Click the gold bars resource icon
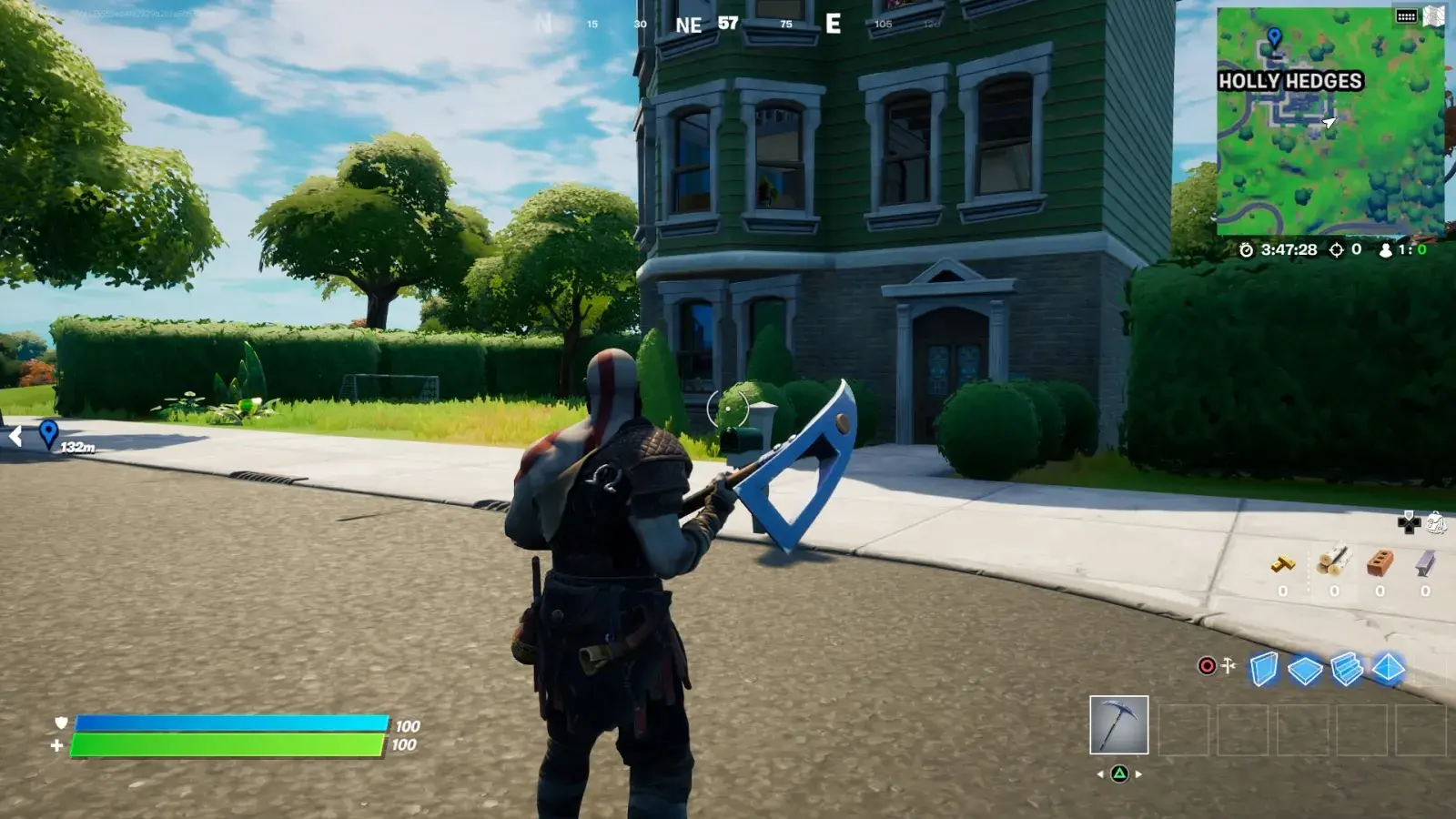The width and height of the screenshot is (1456, 819). [1283, 563]
